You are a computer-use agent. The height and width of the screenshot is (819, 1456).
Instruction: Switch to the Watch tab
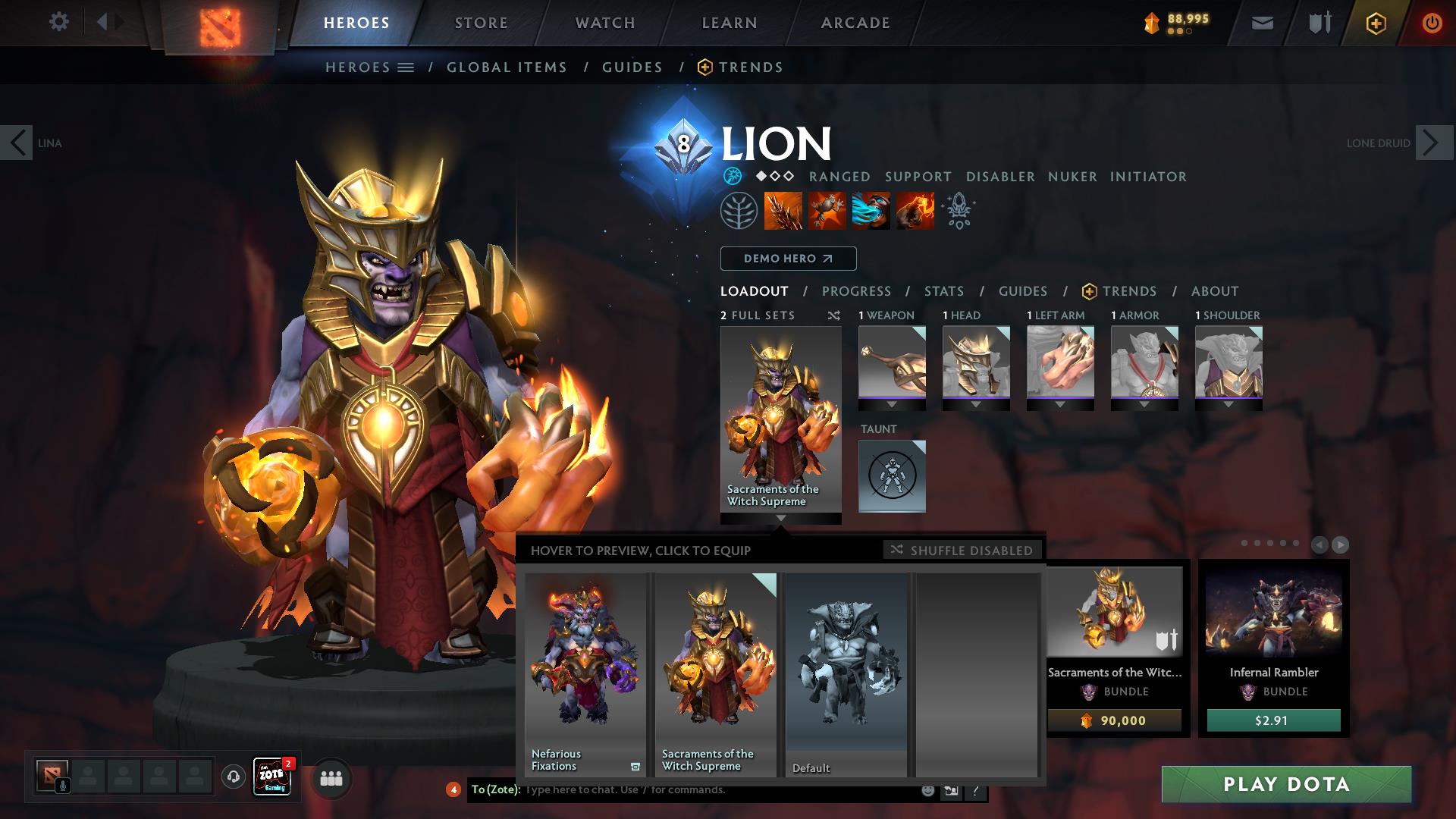[605, 23]
